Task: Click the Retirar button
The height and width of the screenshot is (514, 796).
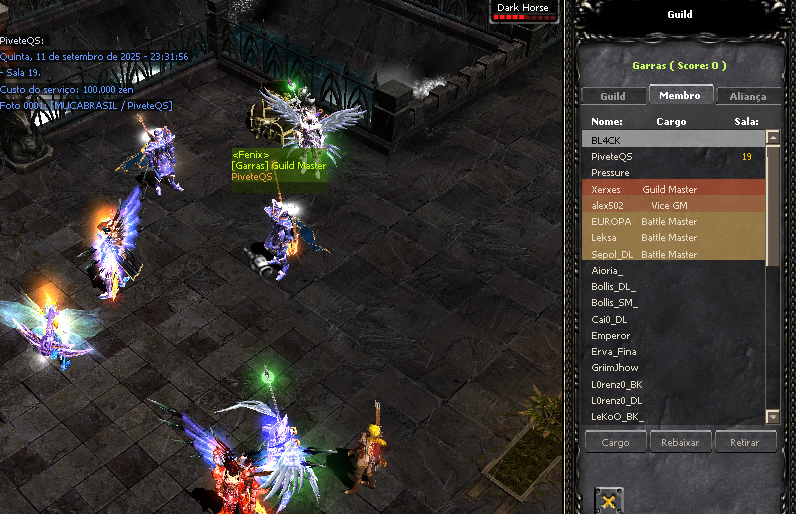Action: point(744,442)
